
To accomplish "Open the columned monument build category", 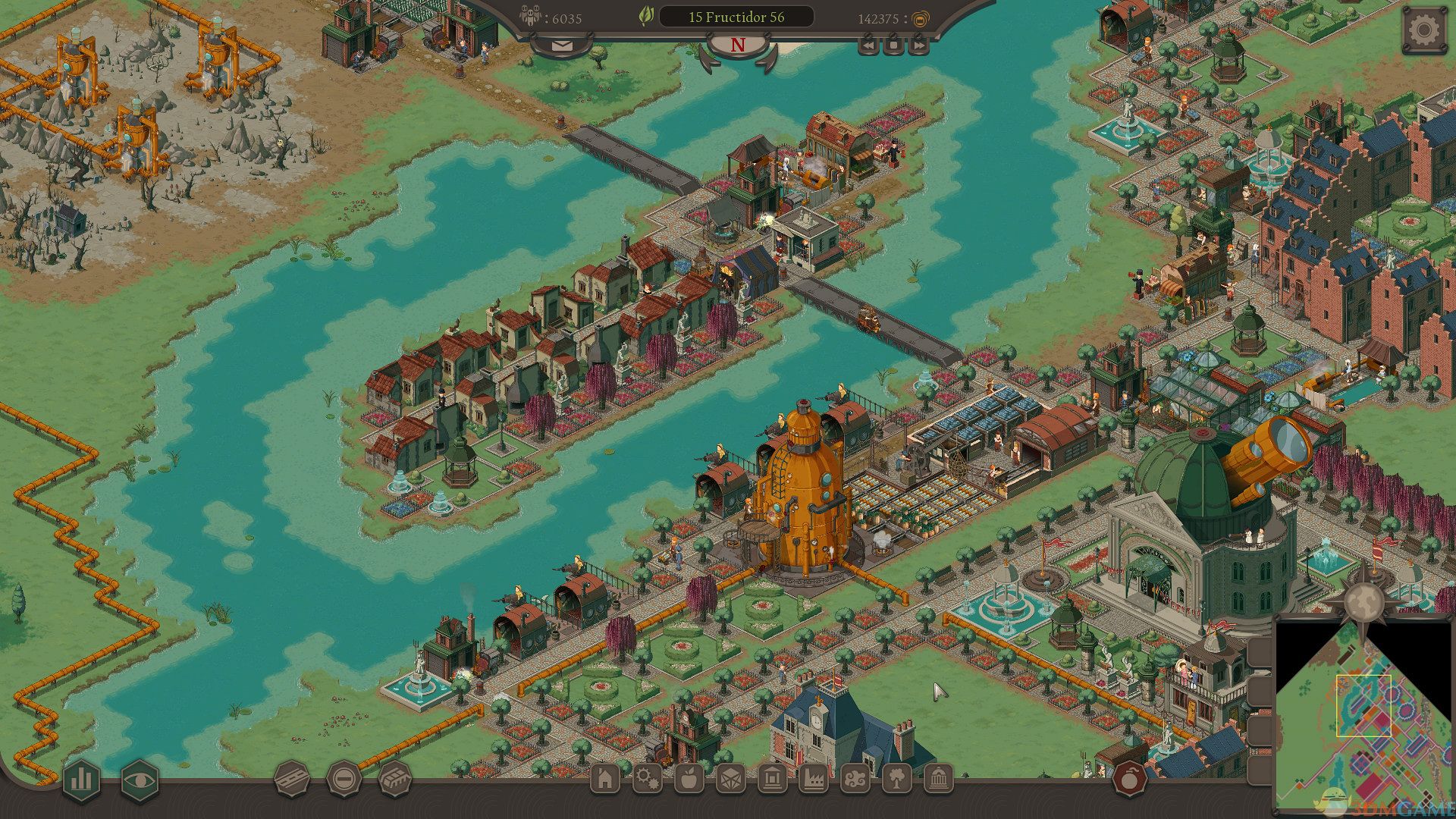I will click(938, 779).
